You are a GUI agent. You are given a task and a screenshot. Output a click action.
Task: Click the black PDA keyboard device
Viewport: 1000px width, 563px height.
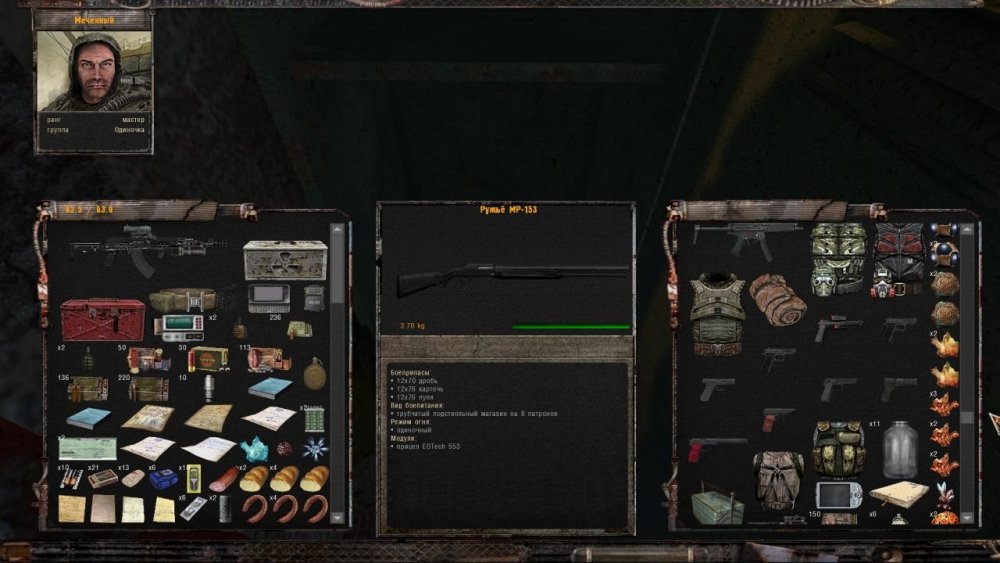270,298
